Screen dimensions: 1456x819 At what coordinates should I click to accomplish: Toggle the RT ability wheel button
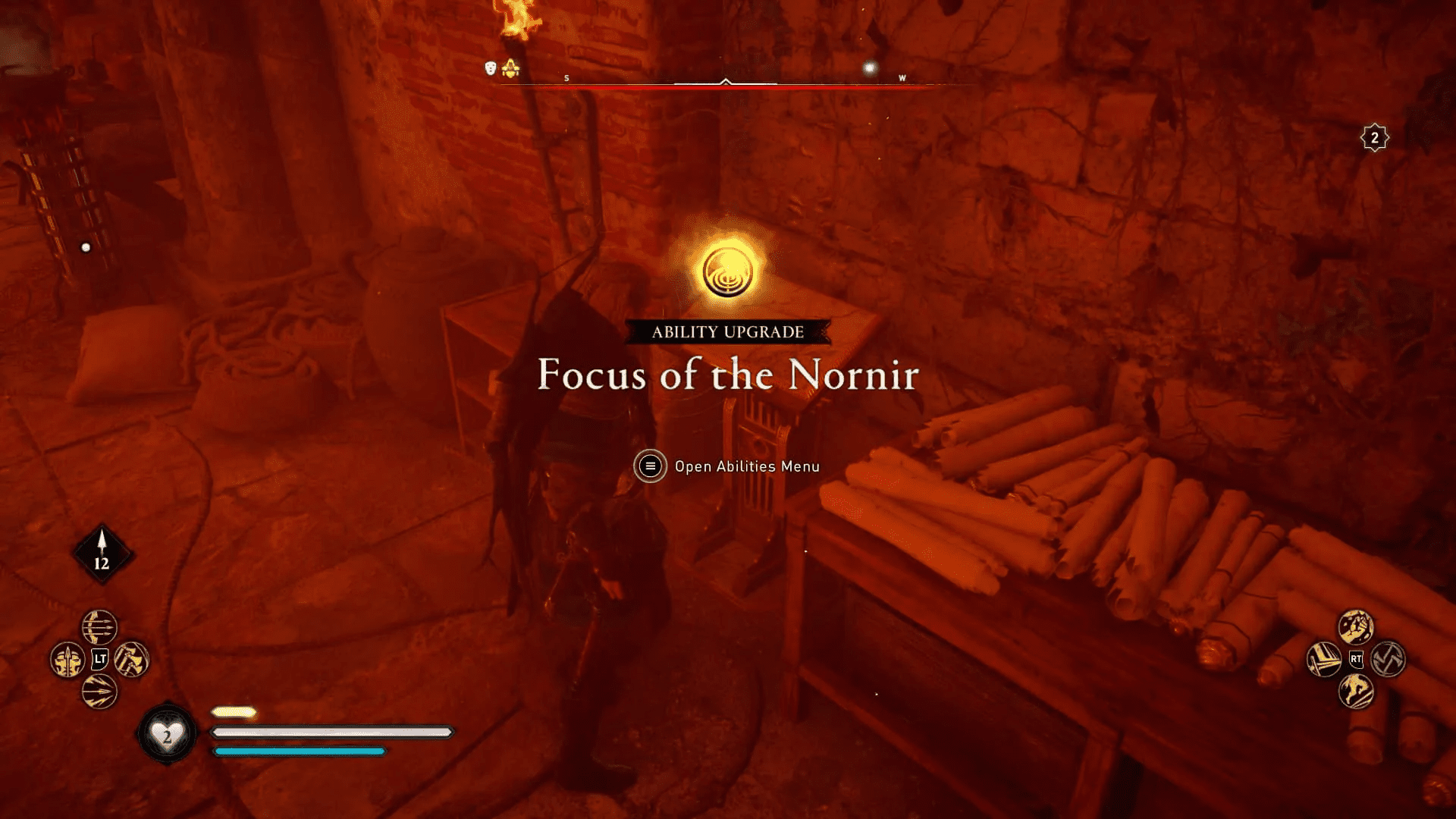[x=1356, y=660]
